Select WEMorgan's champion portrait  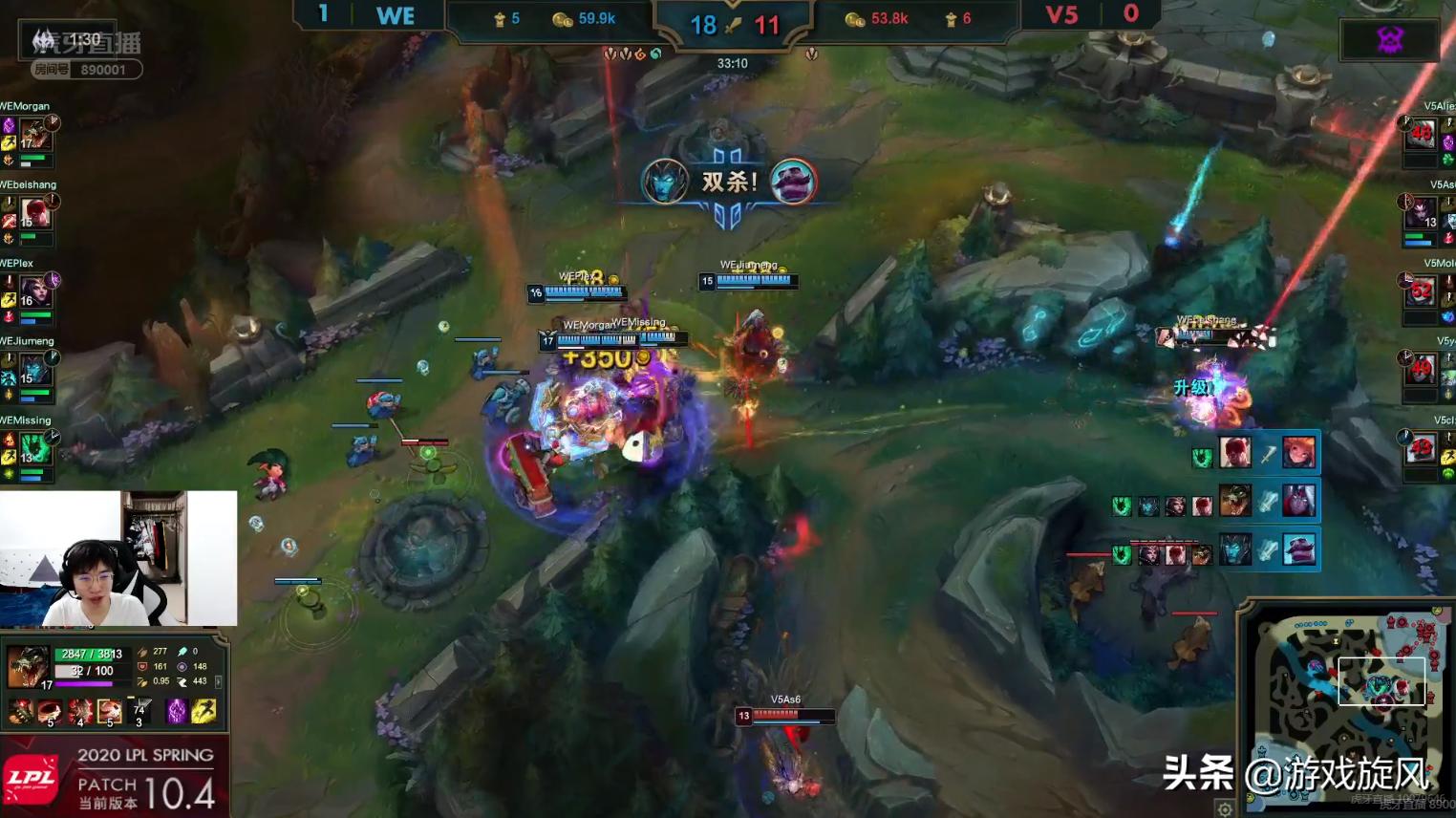[35, 134]
